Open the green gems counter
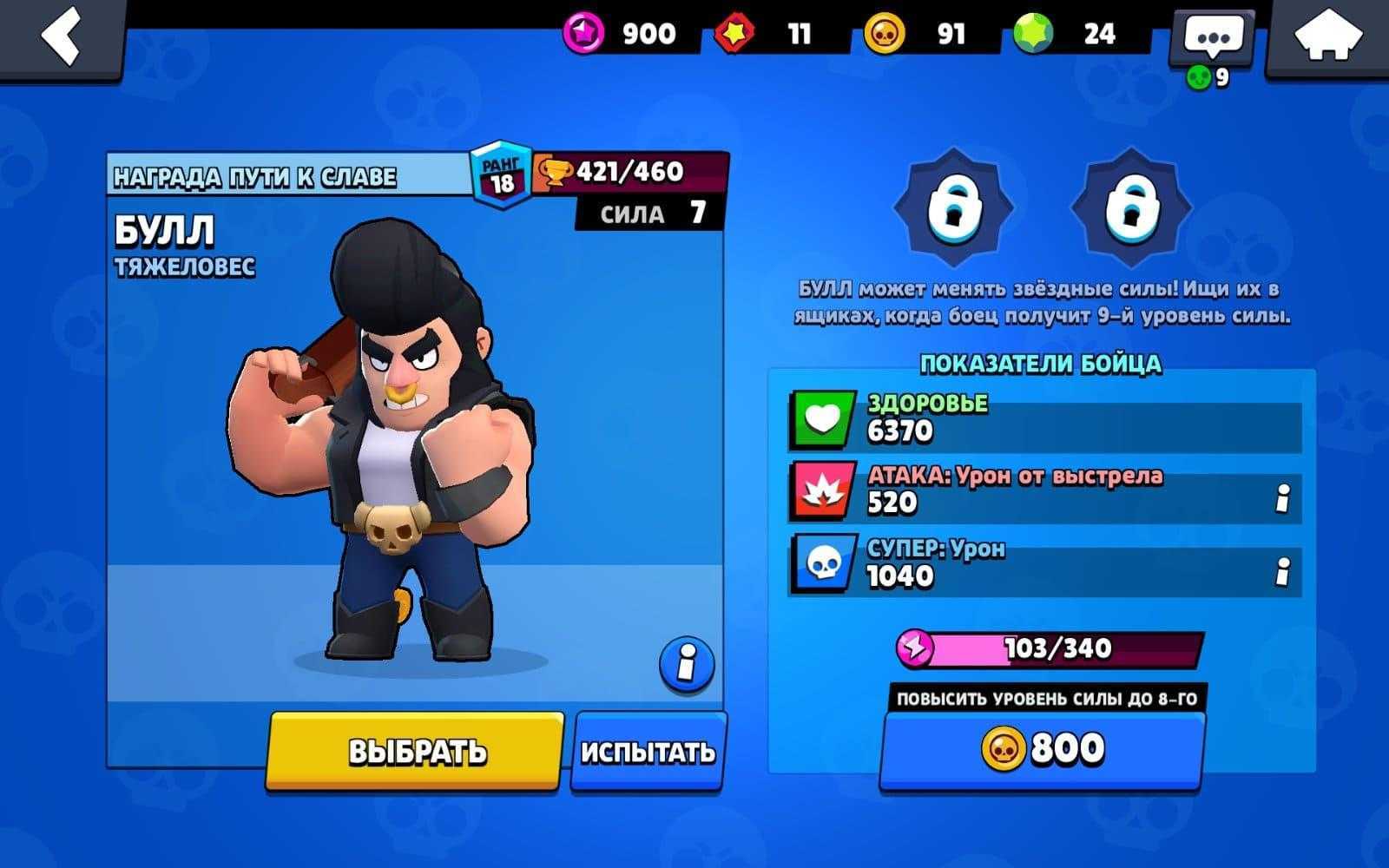 point(1065,34)
